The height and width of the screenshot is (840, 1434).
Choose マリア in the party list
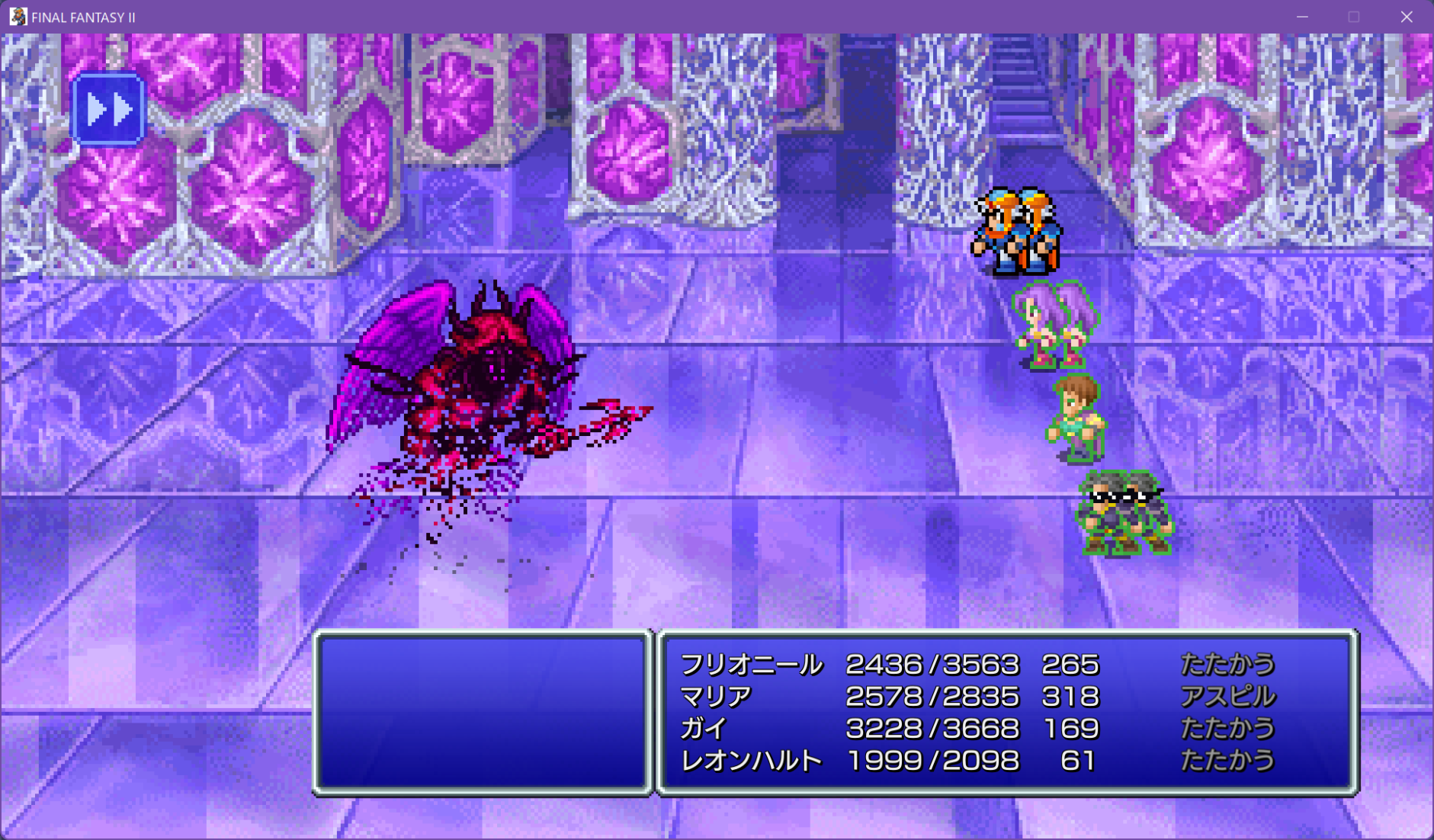click(715, 697)
